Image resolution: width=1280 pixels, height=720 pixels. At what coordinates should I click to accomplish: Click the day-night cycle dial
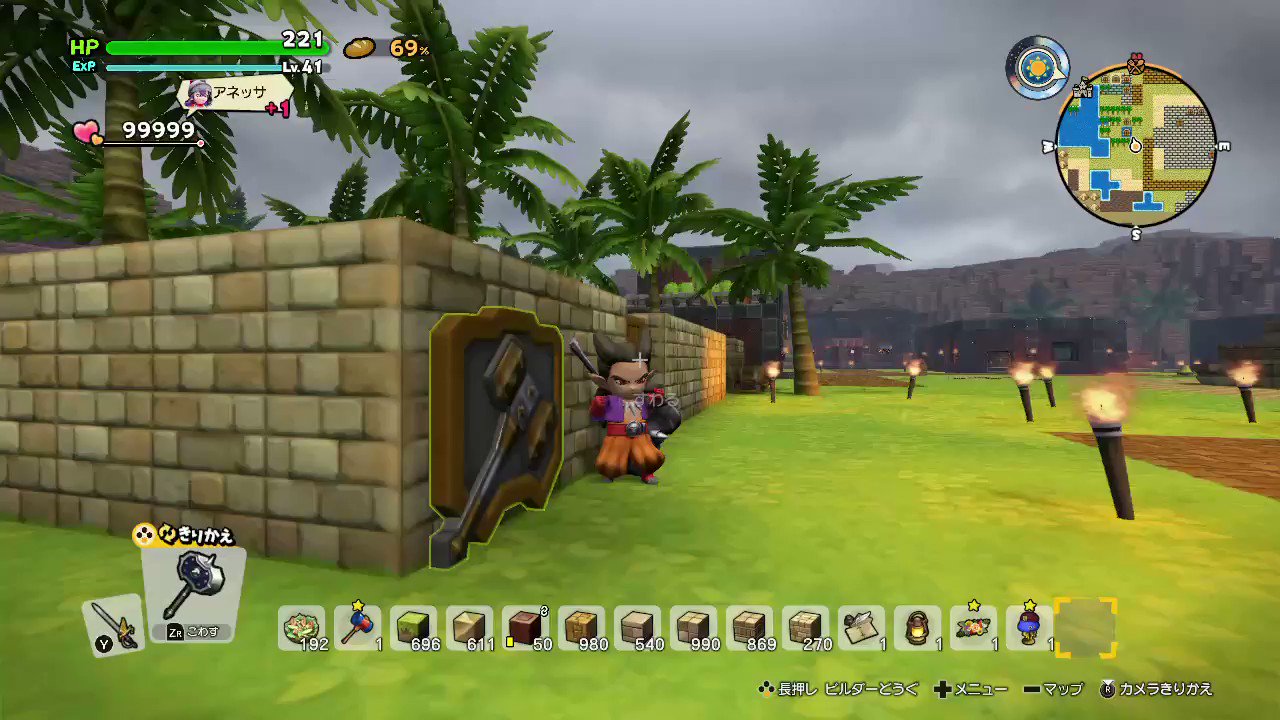(1037, 68)
